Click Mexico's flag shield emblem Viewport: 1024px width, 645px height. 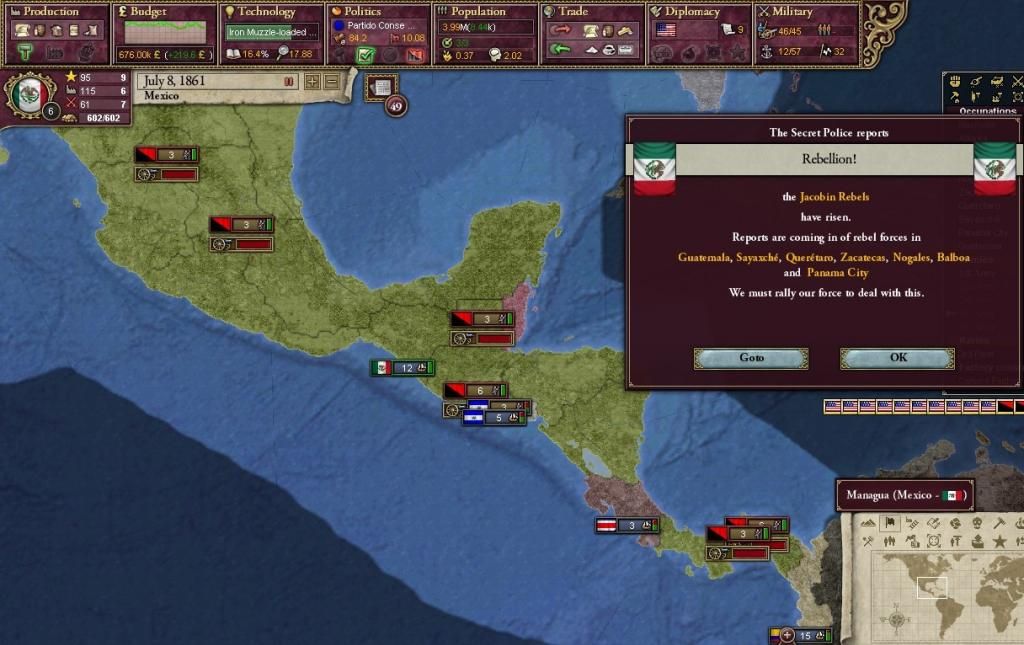29,96
